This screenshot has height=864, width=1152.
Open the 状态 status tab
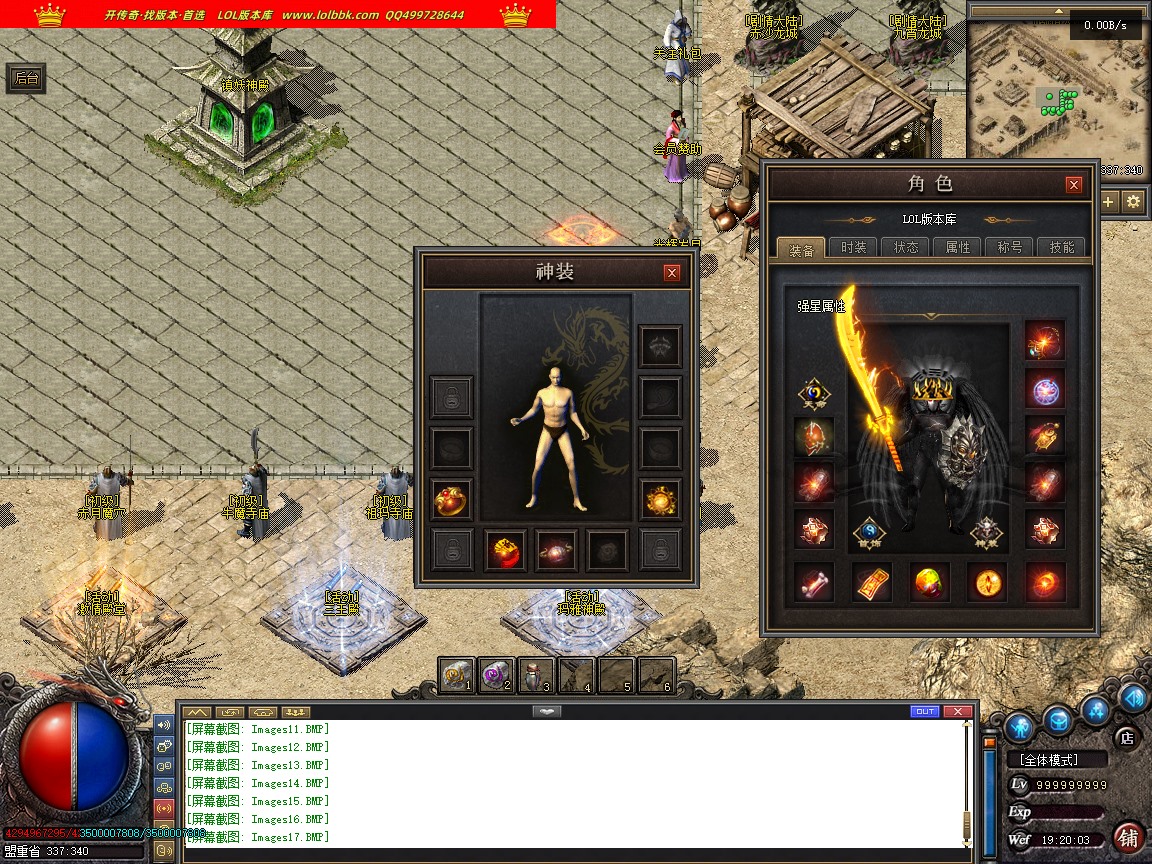coord(906,247)
